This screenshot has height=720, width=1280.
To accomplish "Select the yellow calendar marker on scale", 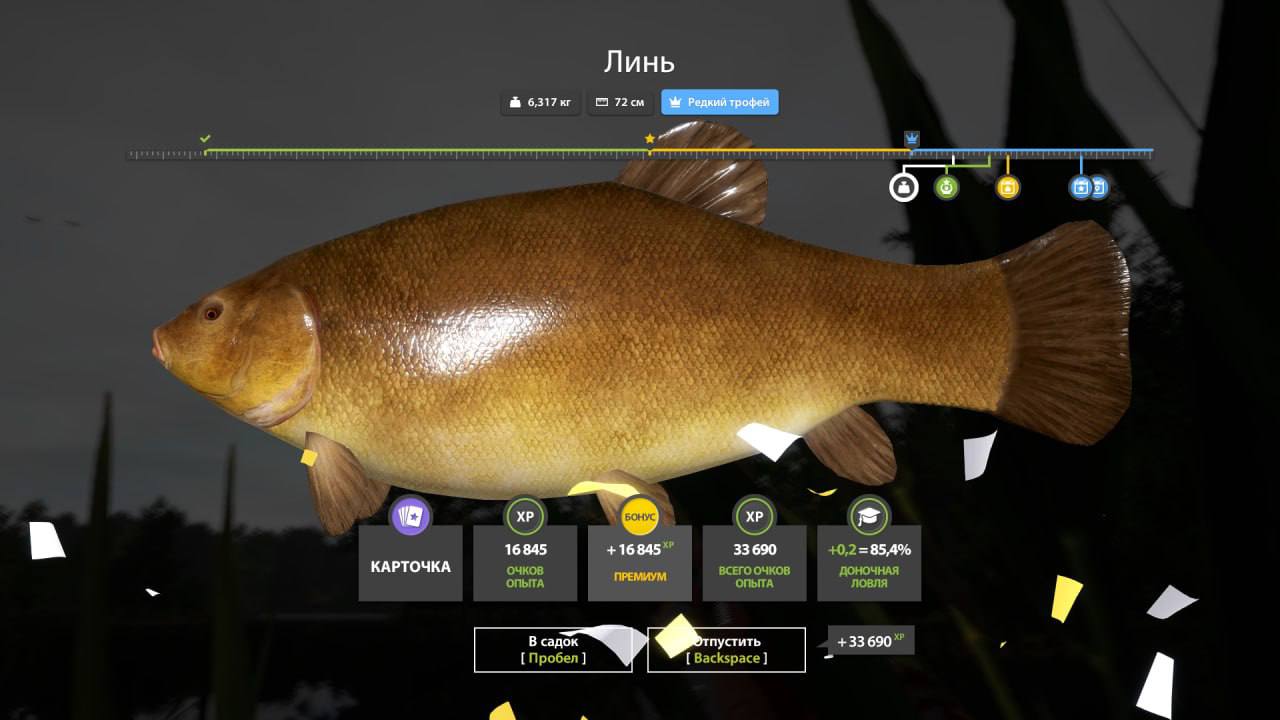I will point(1008,187).
